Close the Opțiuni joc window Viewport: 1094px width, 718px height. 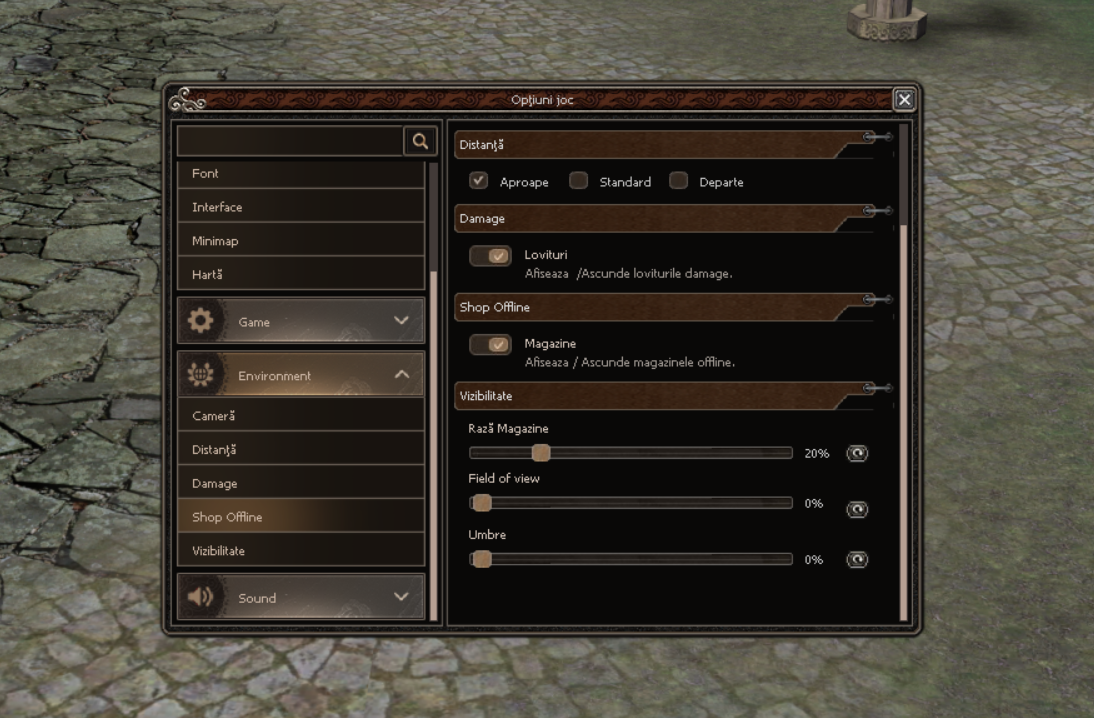point(904,99)
